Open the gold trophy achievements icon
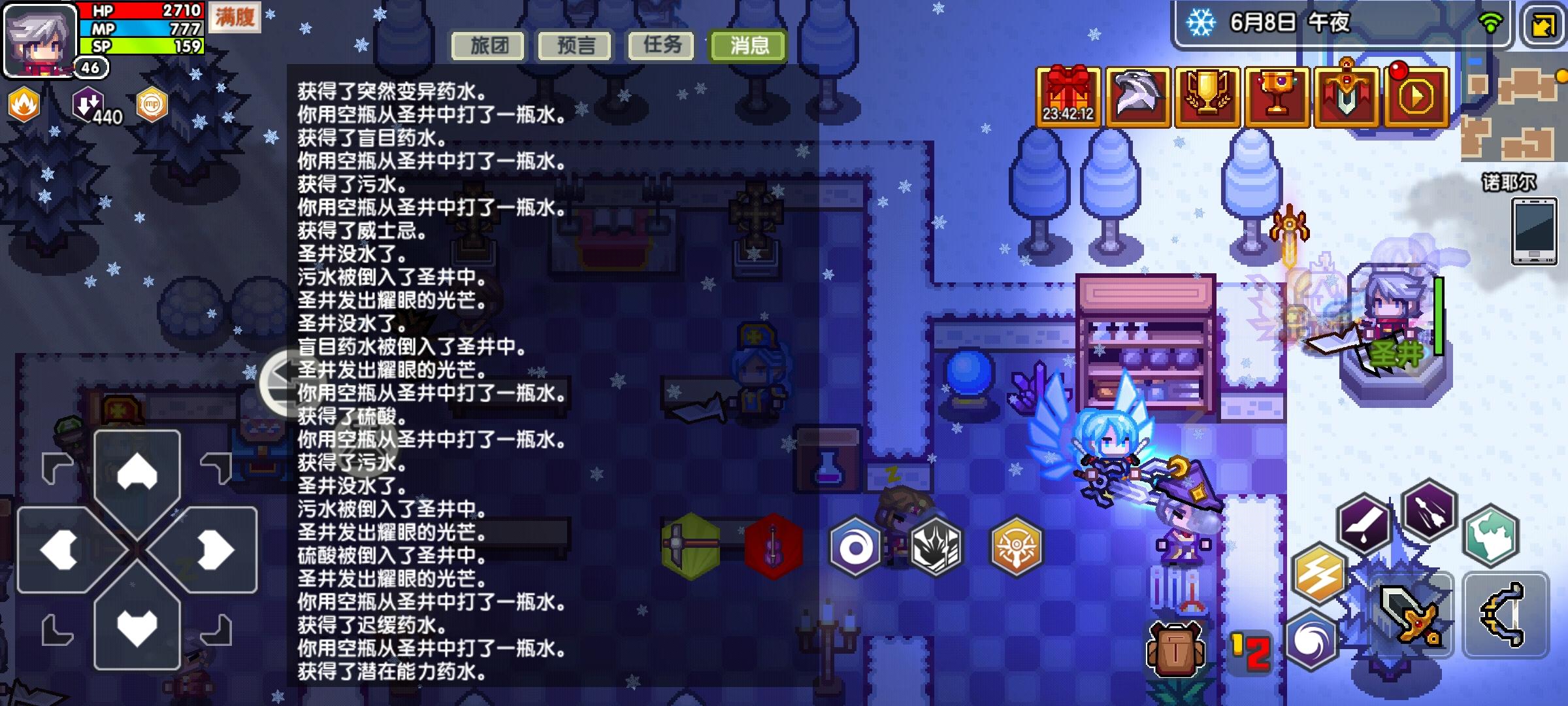The image size is (1568, 706). [x=1207, y=92]
